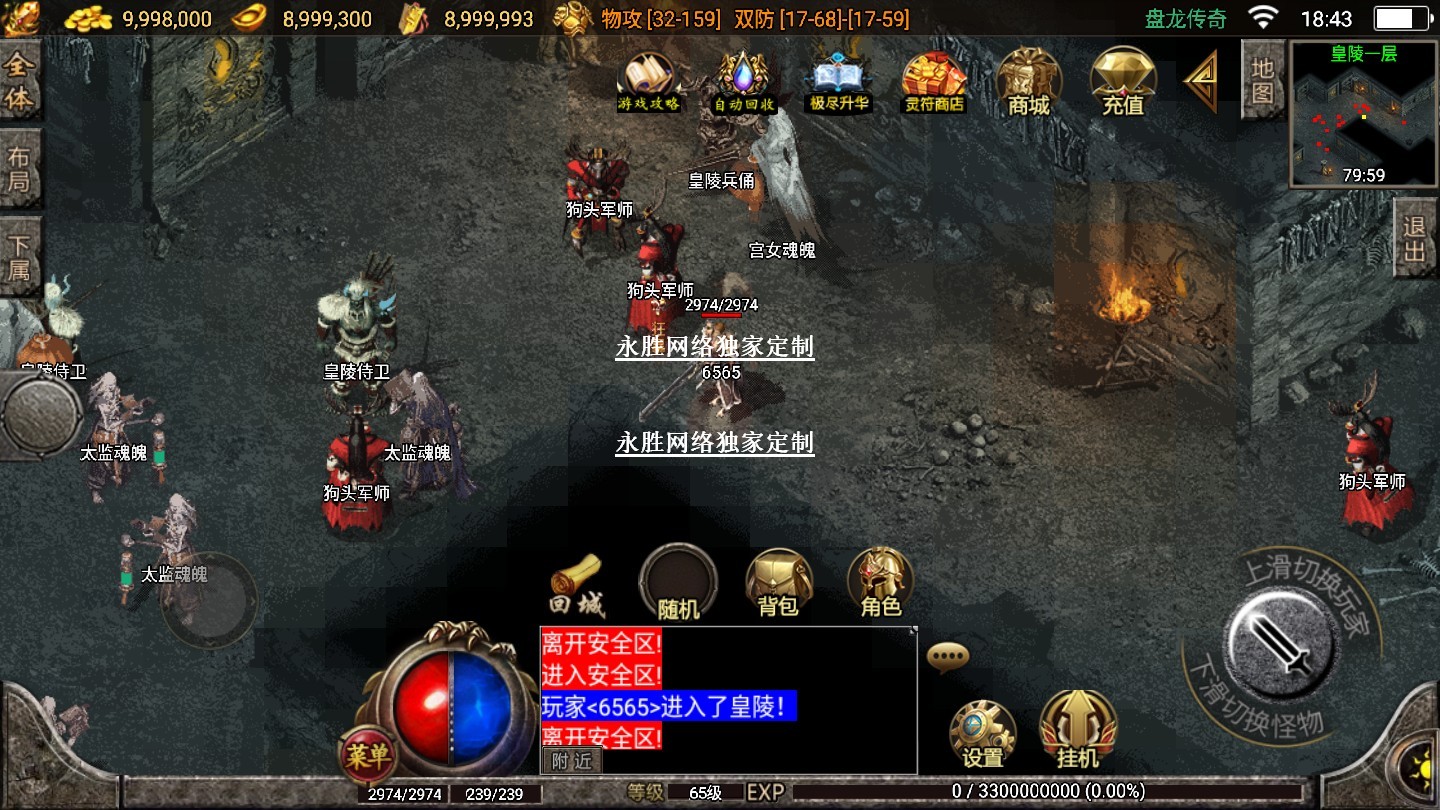Use the 回城 return-to-town scroll
The image size is (1440, 810).
(577, 586)
